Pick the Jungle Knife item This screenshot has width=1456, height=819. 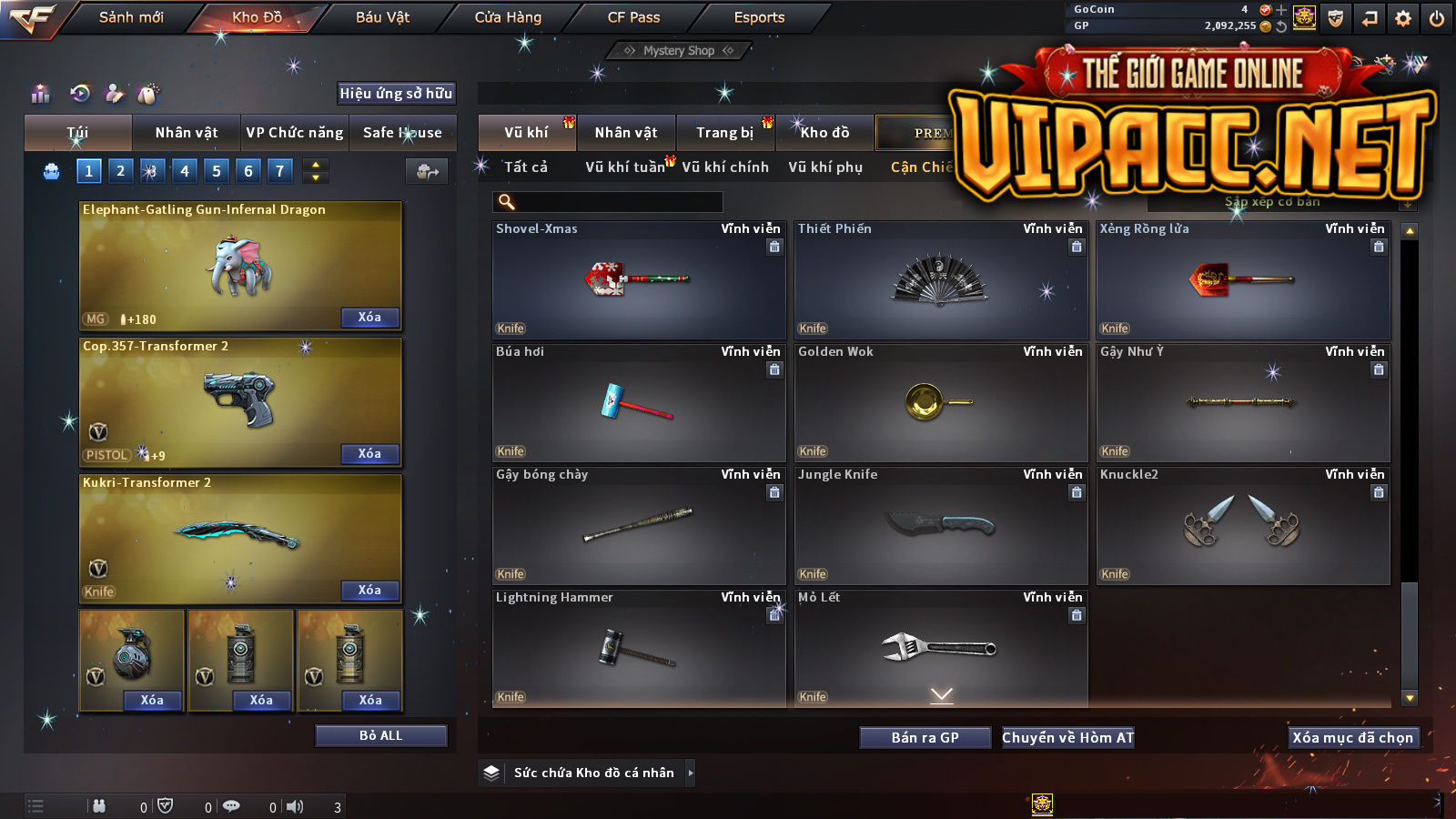tap(941, 525)
